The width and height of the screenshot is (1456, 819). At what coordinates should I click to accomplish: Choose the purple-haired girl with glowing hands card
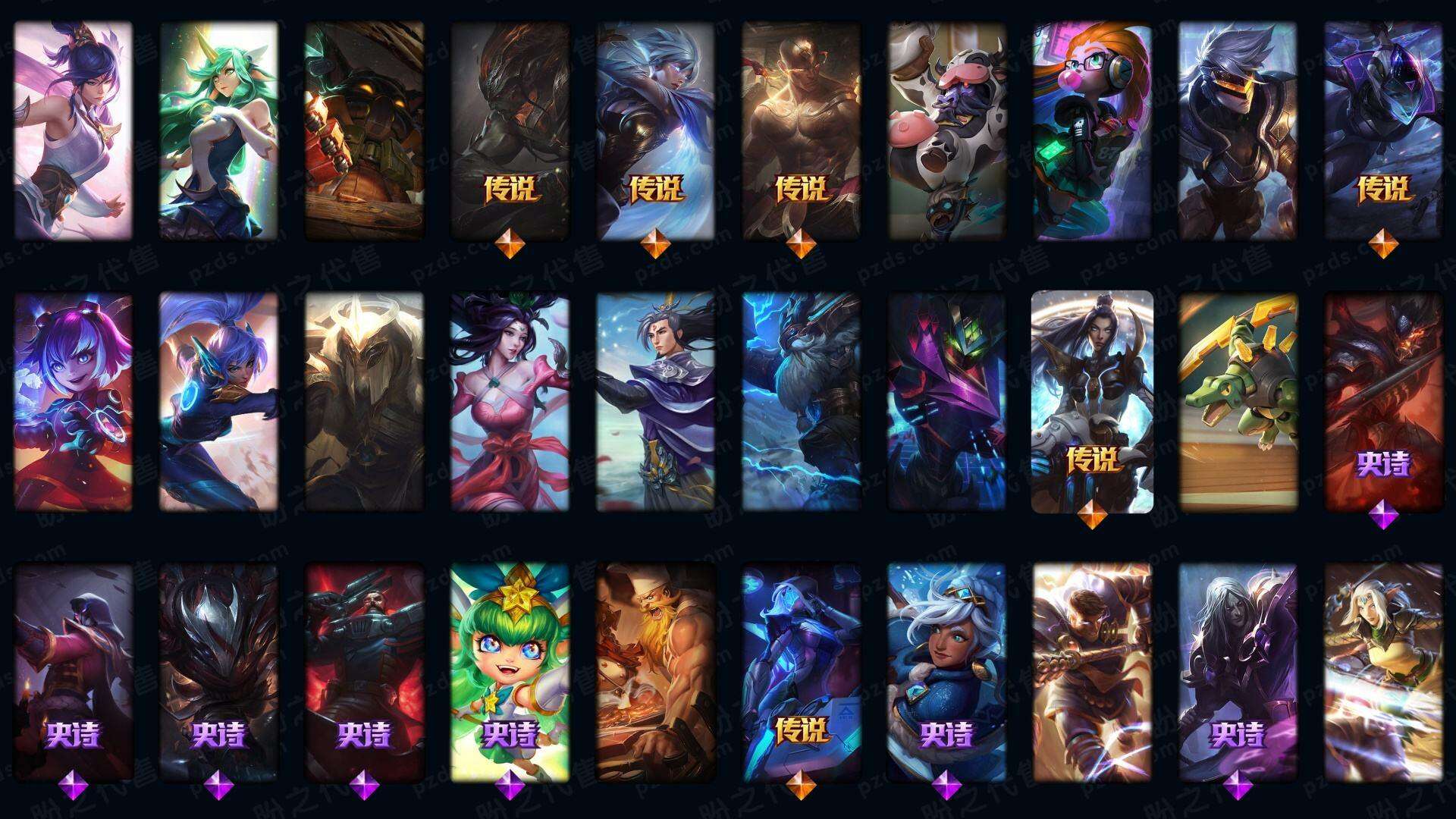coord(73,402)
